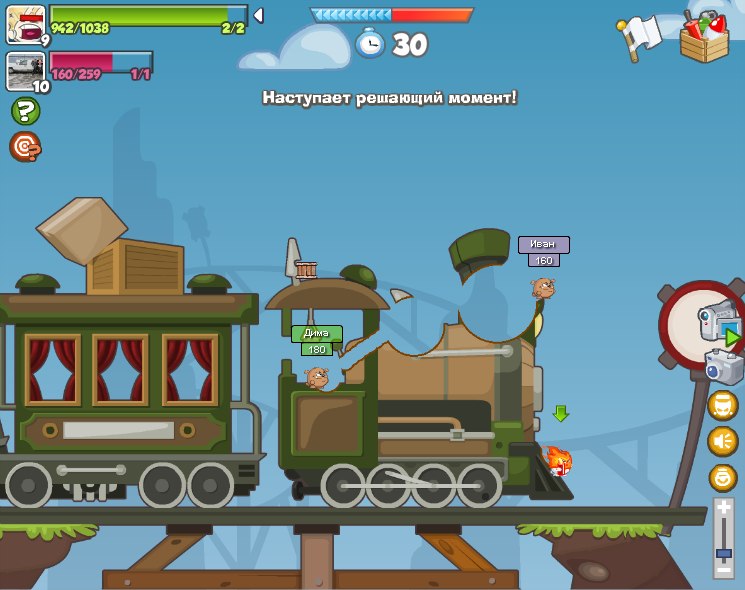Raise the white surrender flag

coord(640,36)
